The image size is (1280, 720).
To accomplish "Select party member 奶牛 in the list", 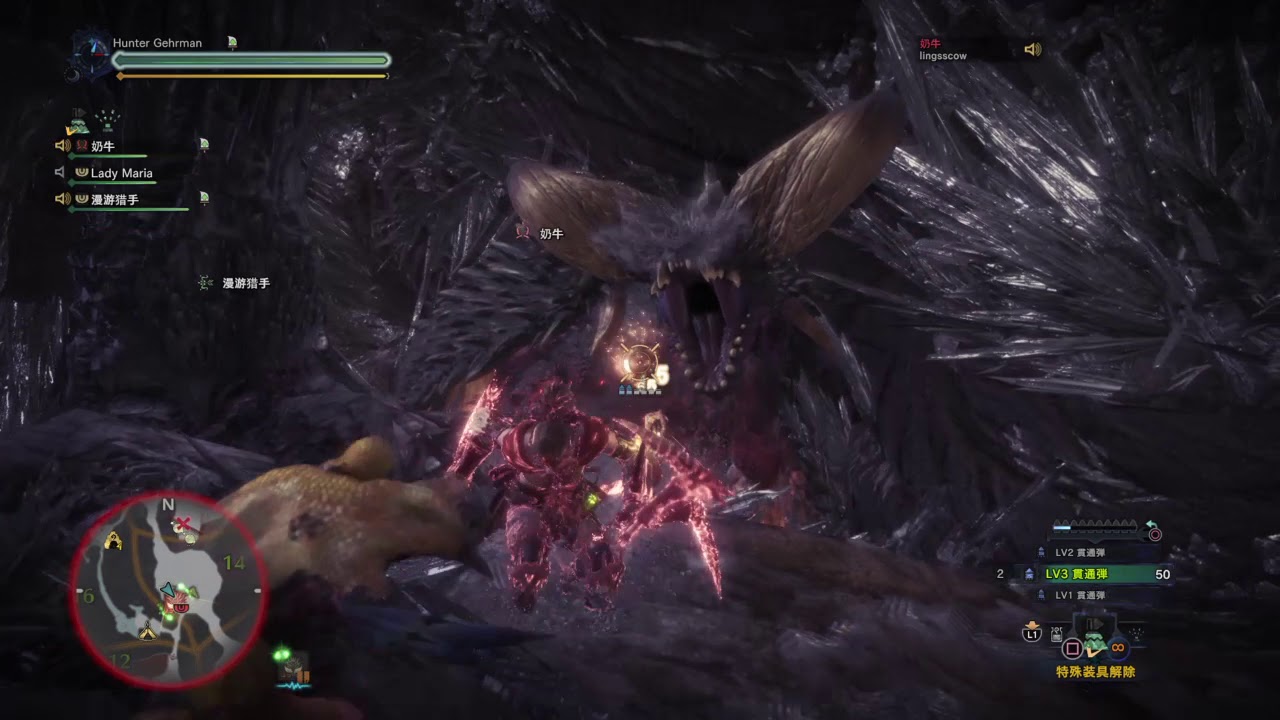I will pyautogui.click(x=104, y=146).
